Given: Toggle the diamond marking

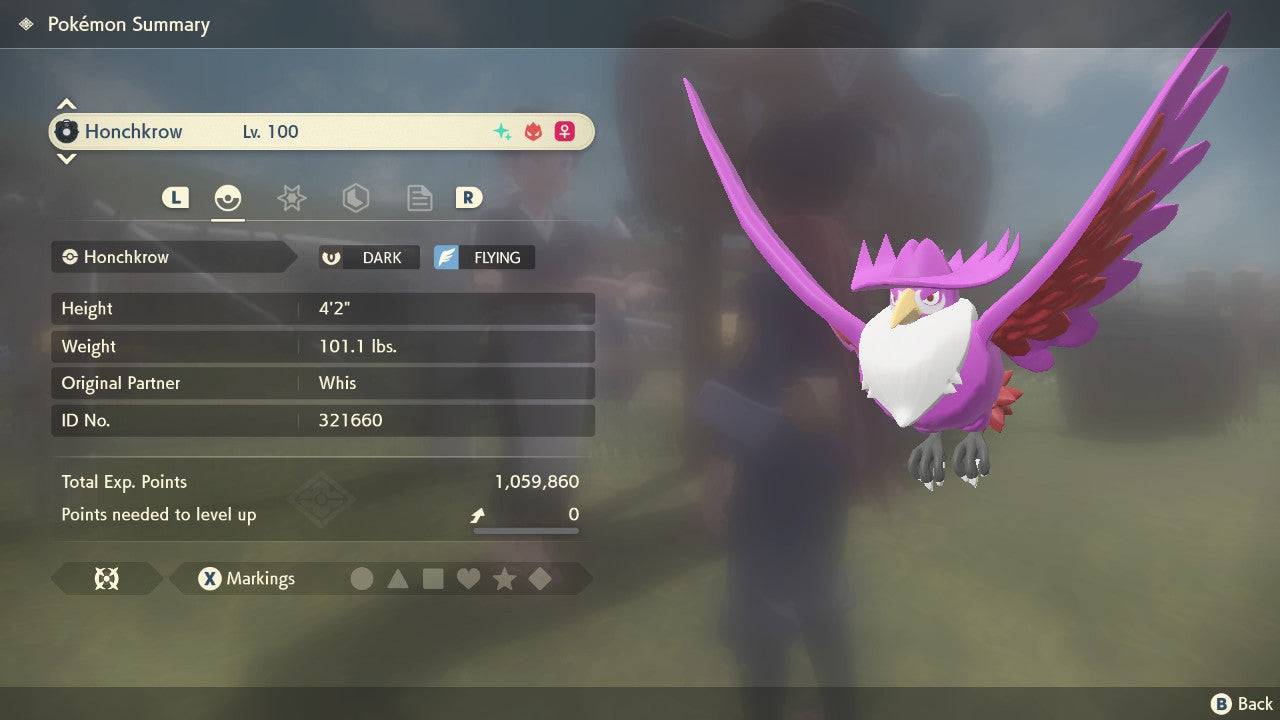Looking at the screenshot, I should [540, 578].
